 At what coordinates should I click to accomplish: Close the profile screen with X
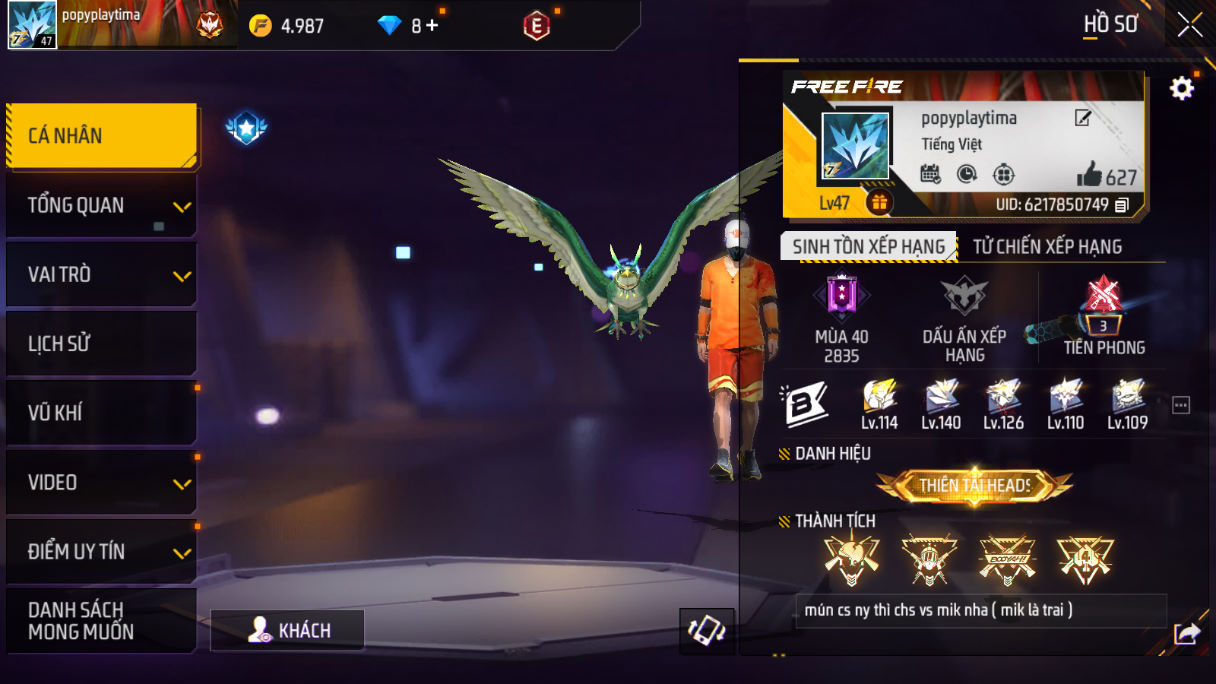tap(1190, 24)
